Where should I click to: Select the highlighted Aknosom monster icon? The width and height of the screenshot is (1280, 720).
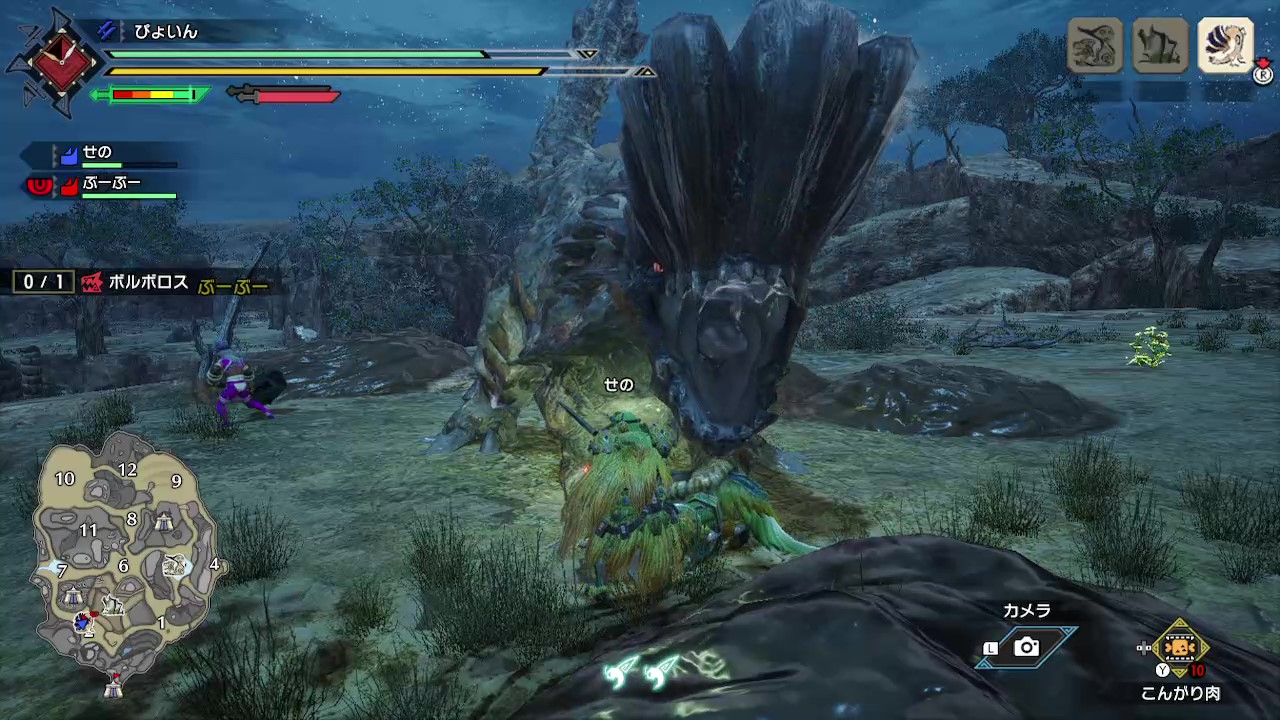[1225, 45]
